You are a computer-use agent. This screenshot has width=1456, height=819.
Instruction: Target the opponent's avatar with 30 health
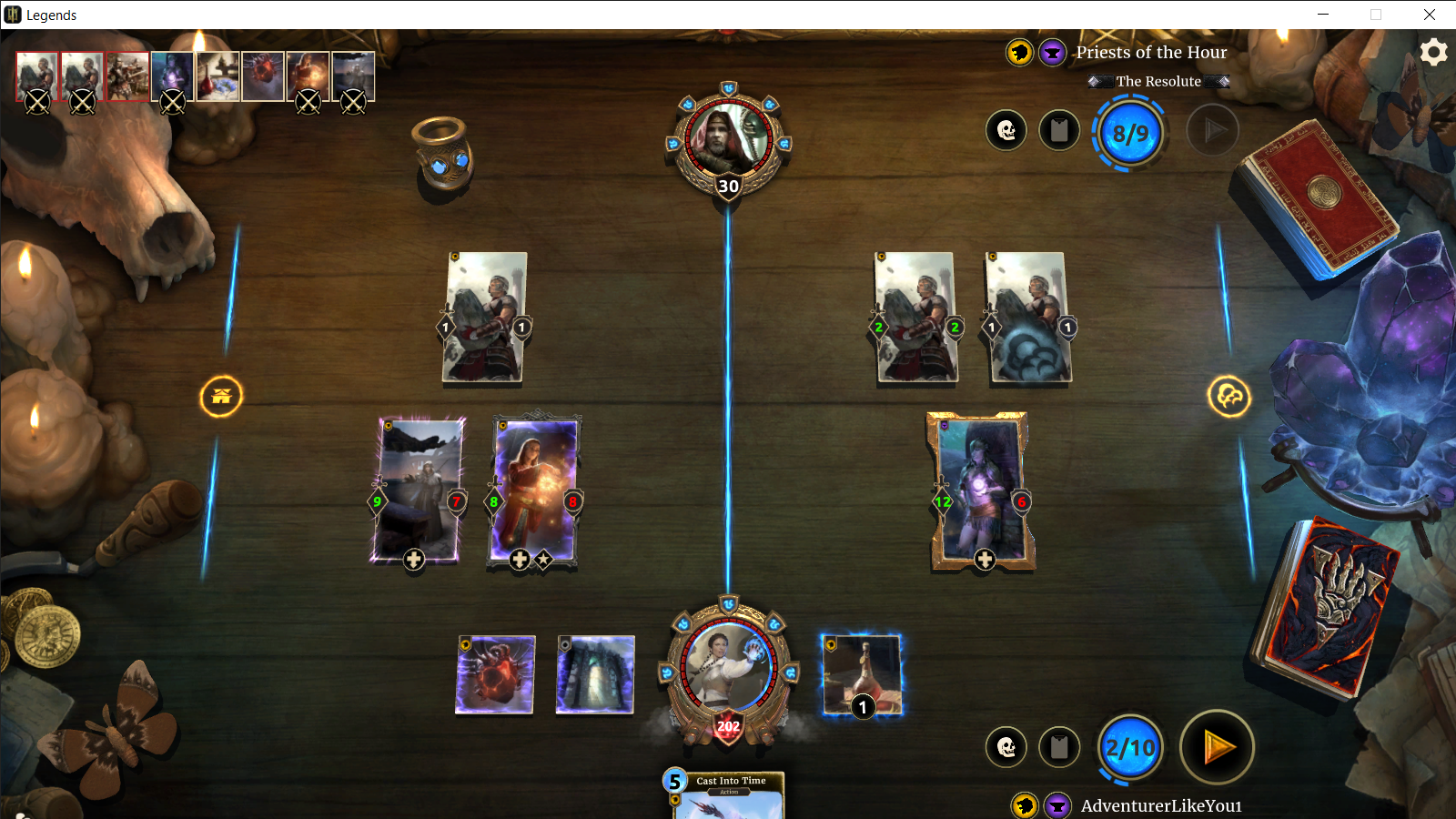coord(728,141)
